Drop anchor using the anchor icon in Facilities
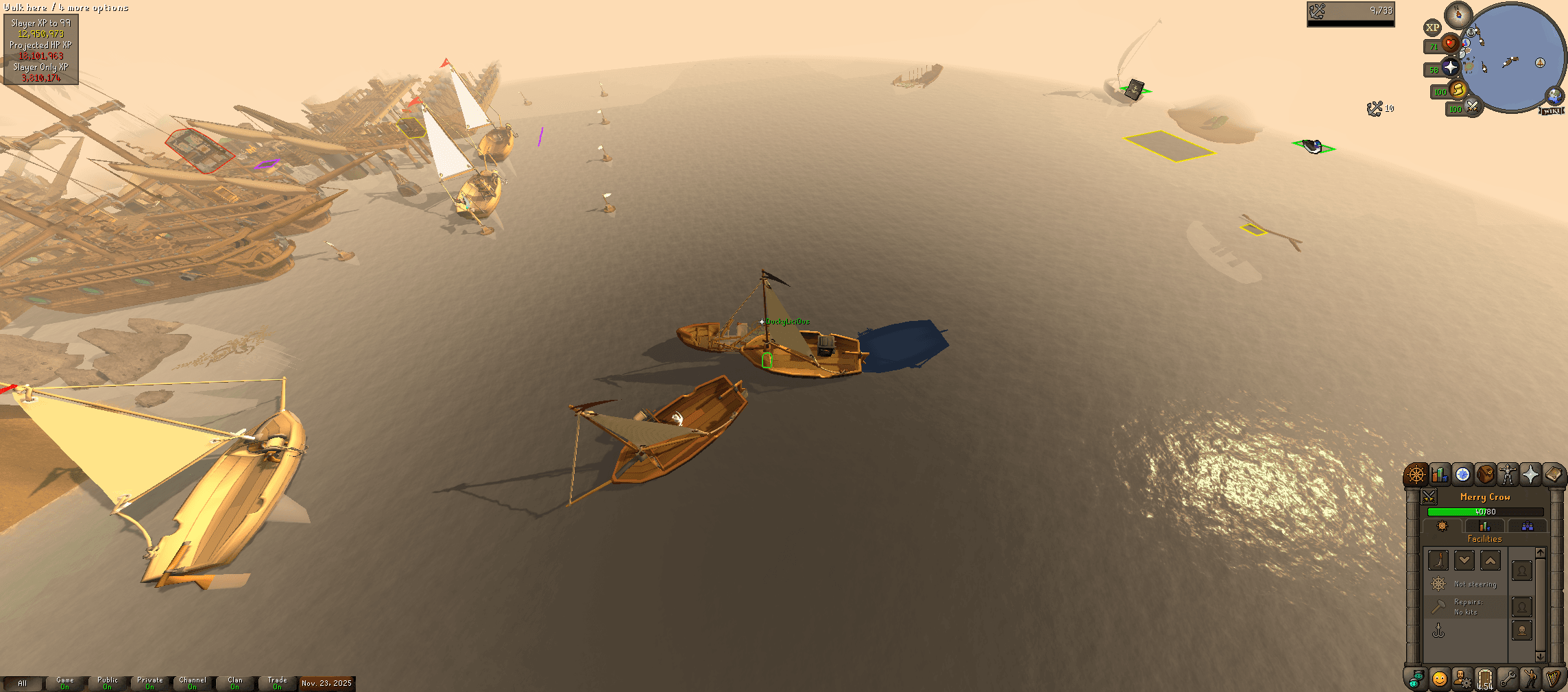The image size is (1568, 692). (x=1438, y=631)
